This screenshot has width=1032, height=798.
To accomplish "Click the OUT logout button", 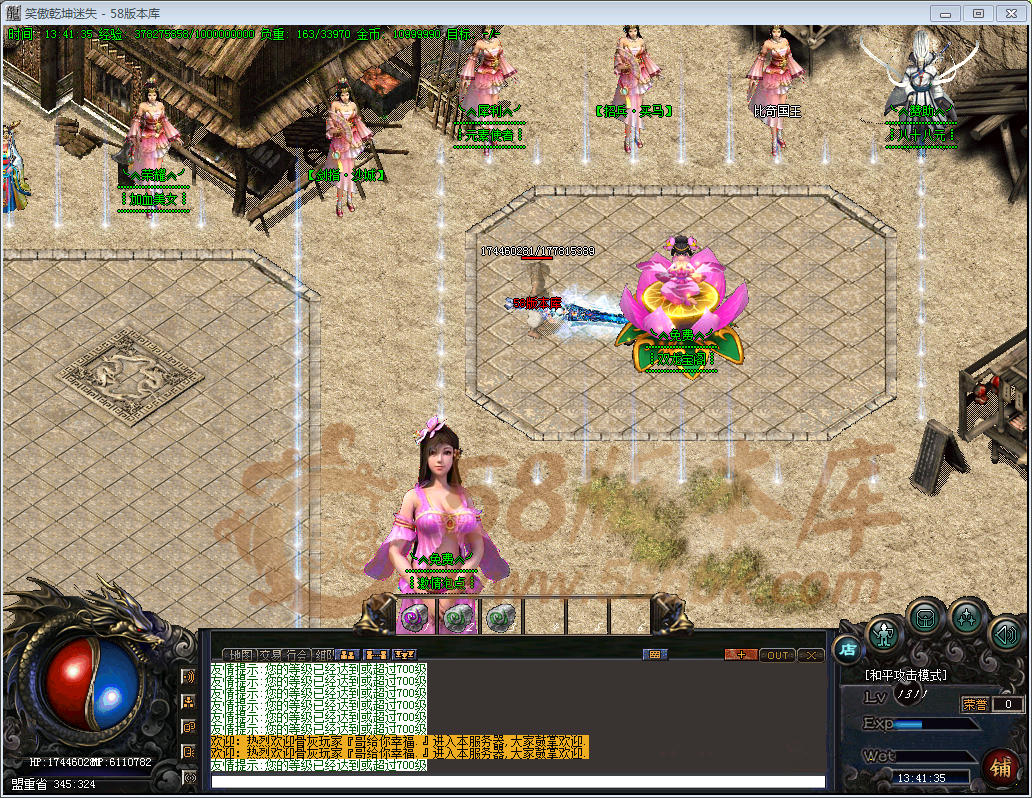I will coord(777,655).
